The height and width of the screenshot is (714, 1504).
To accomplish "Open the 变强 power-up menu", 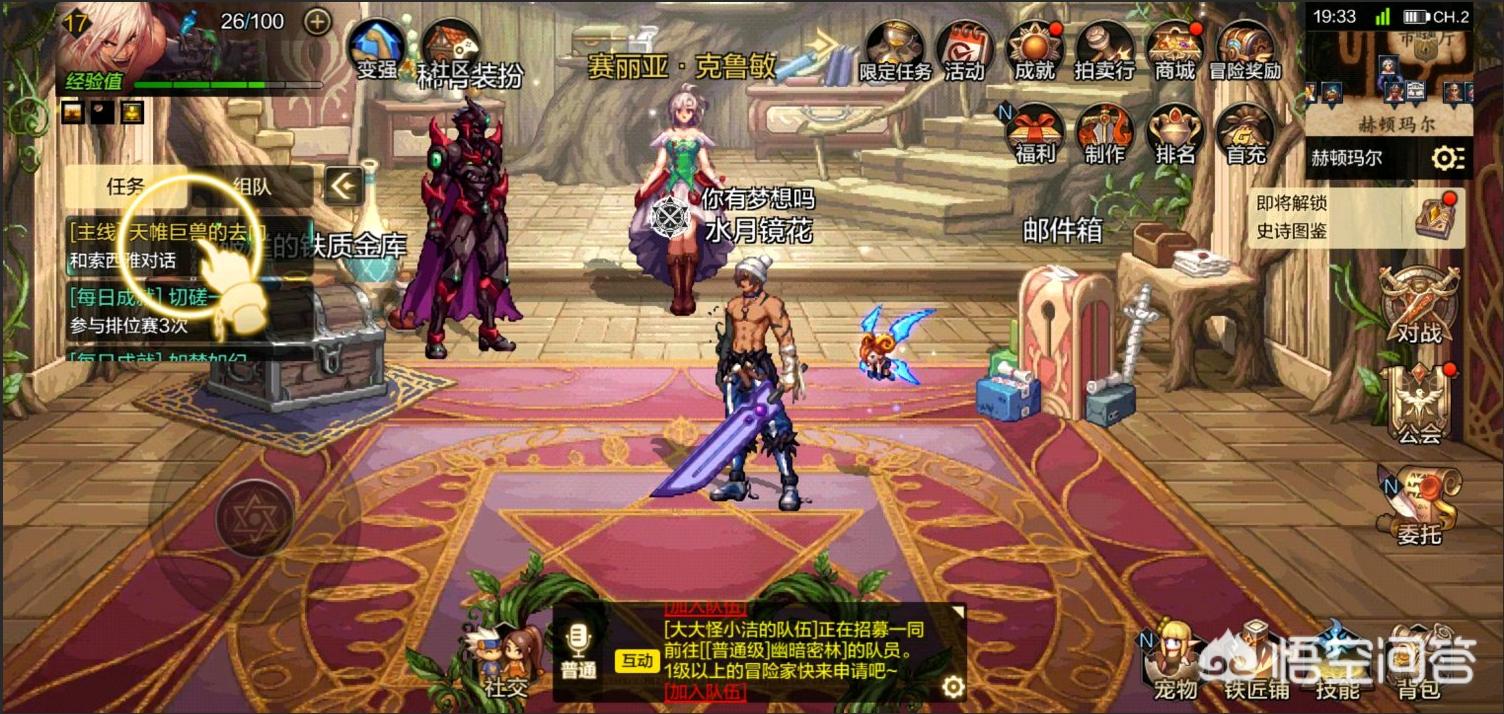I will coord(376,47).
